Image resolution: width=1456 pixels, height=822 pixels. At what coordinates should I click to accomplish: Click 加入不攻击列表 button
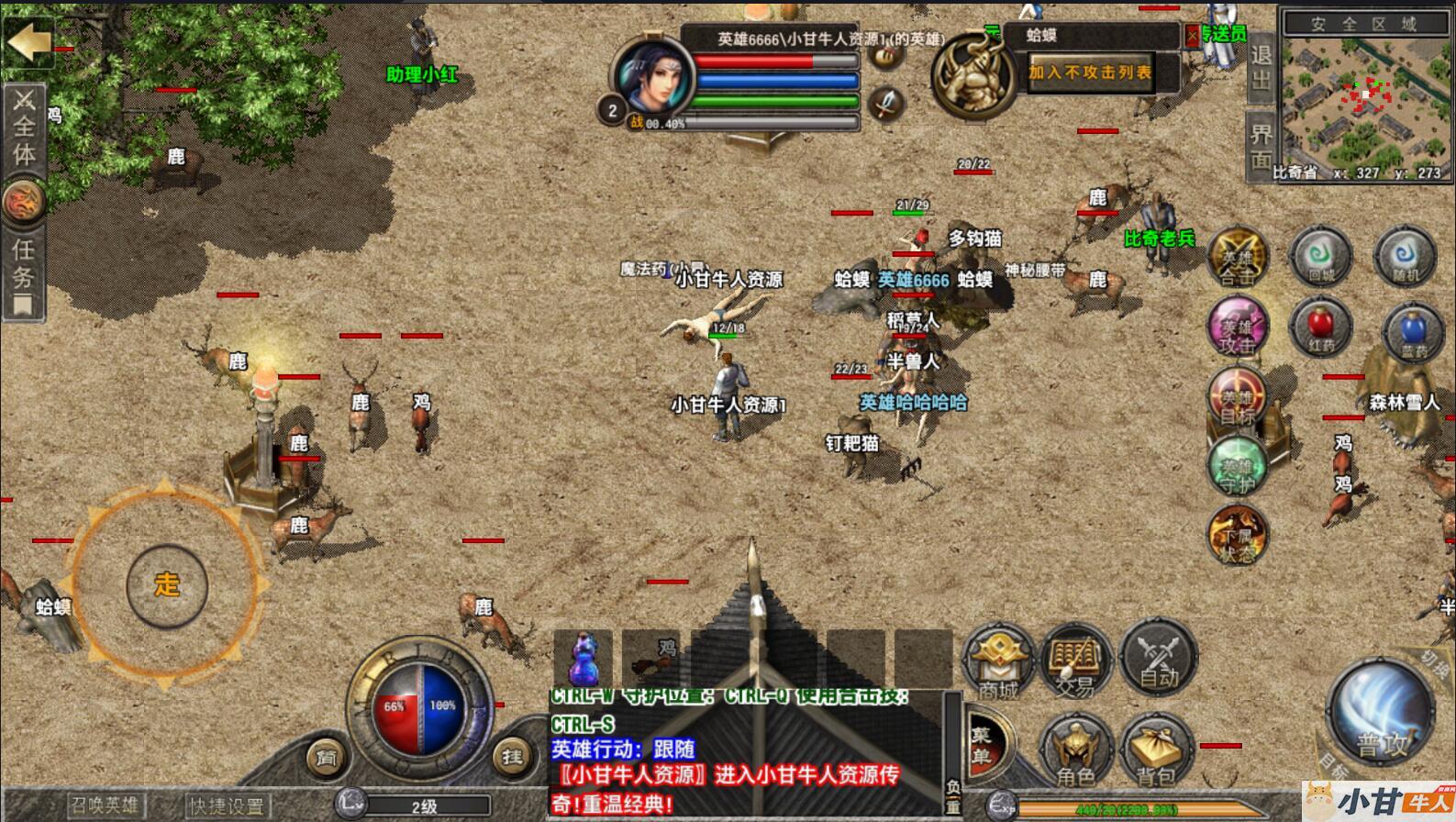pyautogui.click(x=1090, y=72)
